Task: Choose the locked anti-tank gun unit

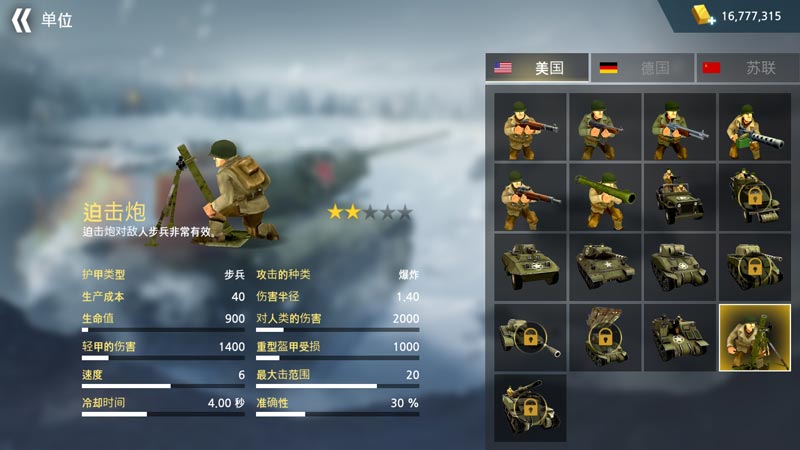Action: pos(530,338)
